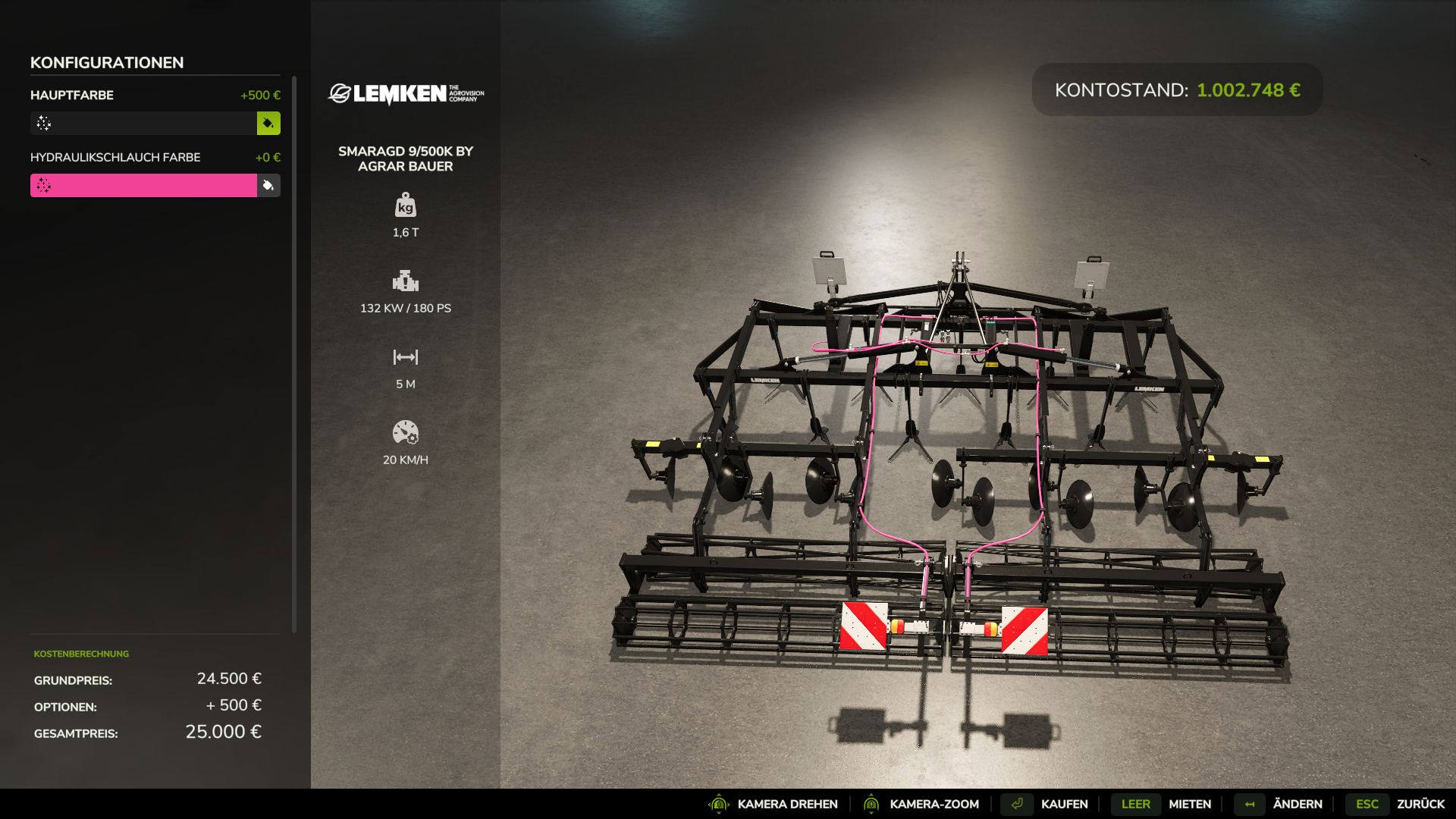Click the Kamera-Zoom controller icon
Image resolution: width=1456 pixels, height=819 pixels.
871,804
